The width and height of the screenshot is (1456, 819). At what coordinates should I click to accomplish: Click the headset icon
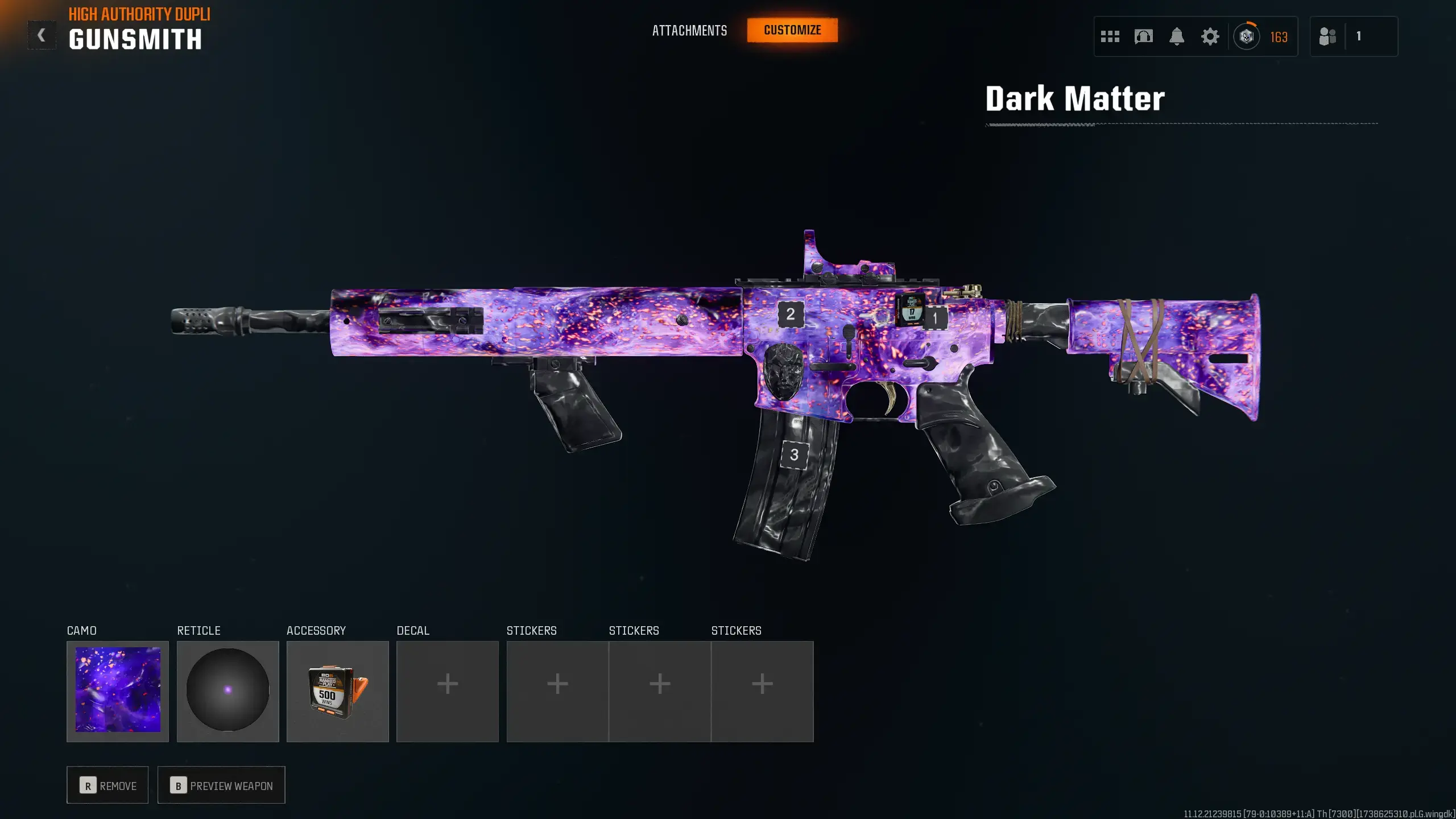pos(1143,37)
